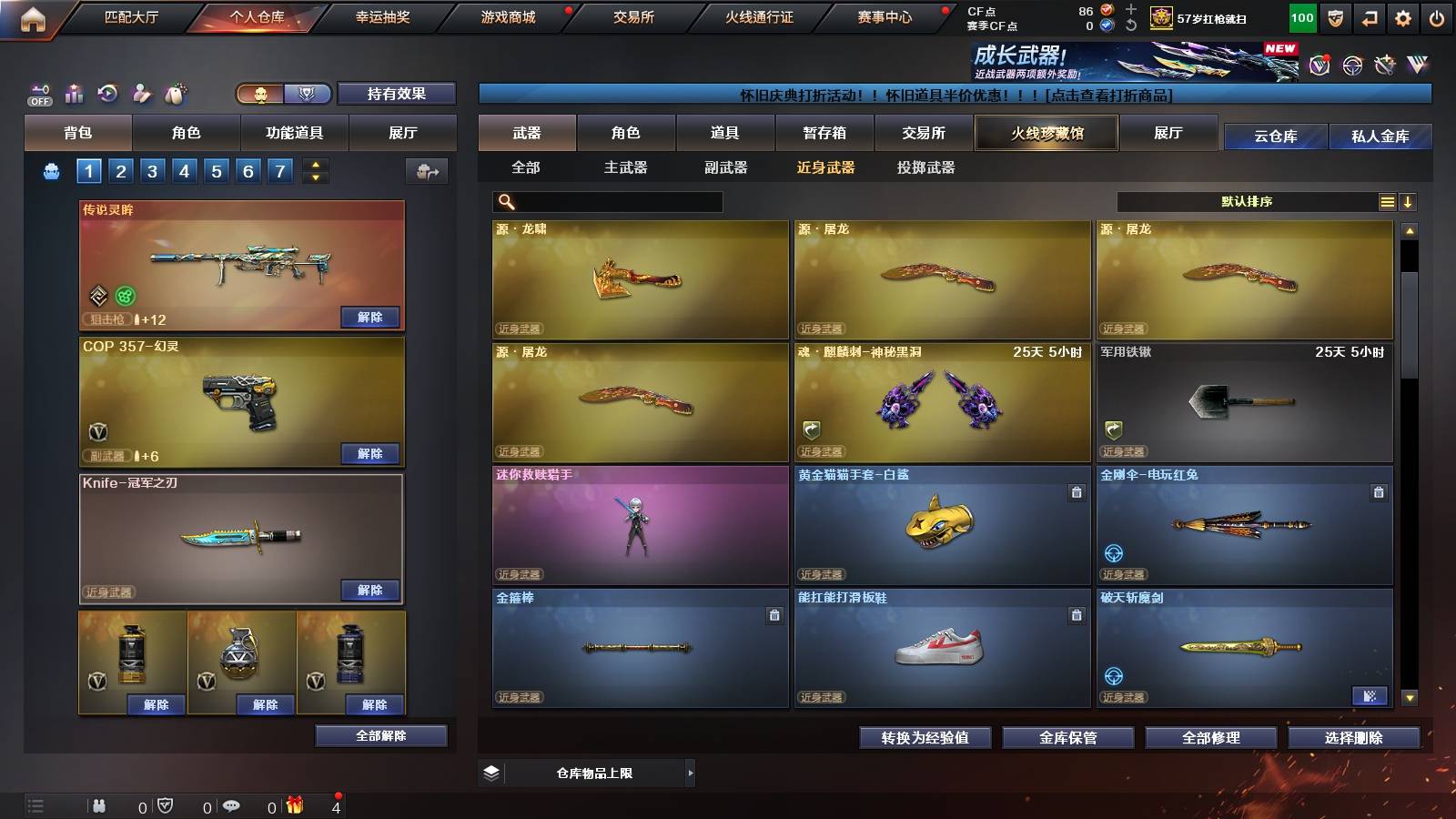The image size is (1456, 819).
Task: Click the chat bubble icon in the bottom bar
Action: [x=230, y=805]
